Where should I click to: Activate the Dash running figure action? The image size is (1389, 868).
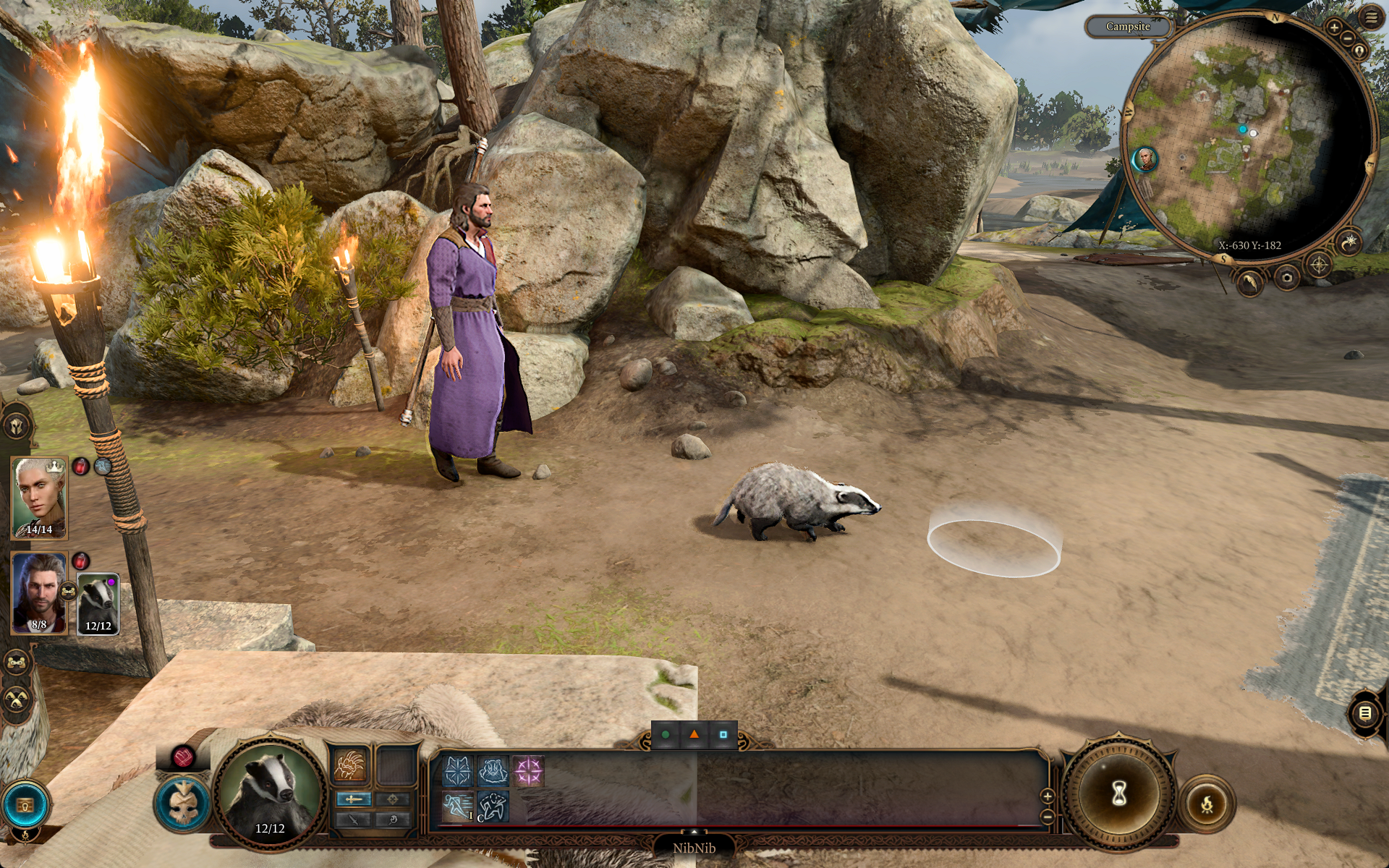click(x=457, y=807)
